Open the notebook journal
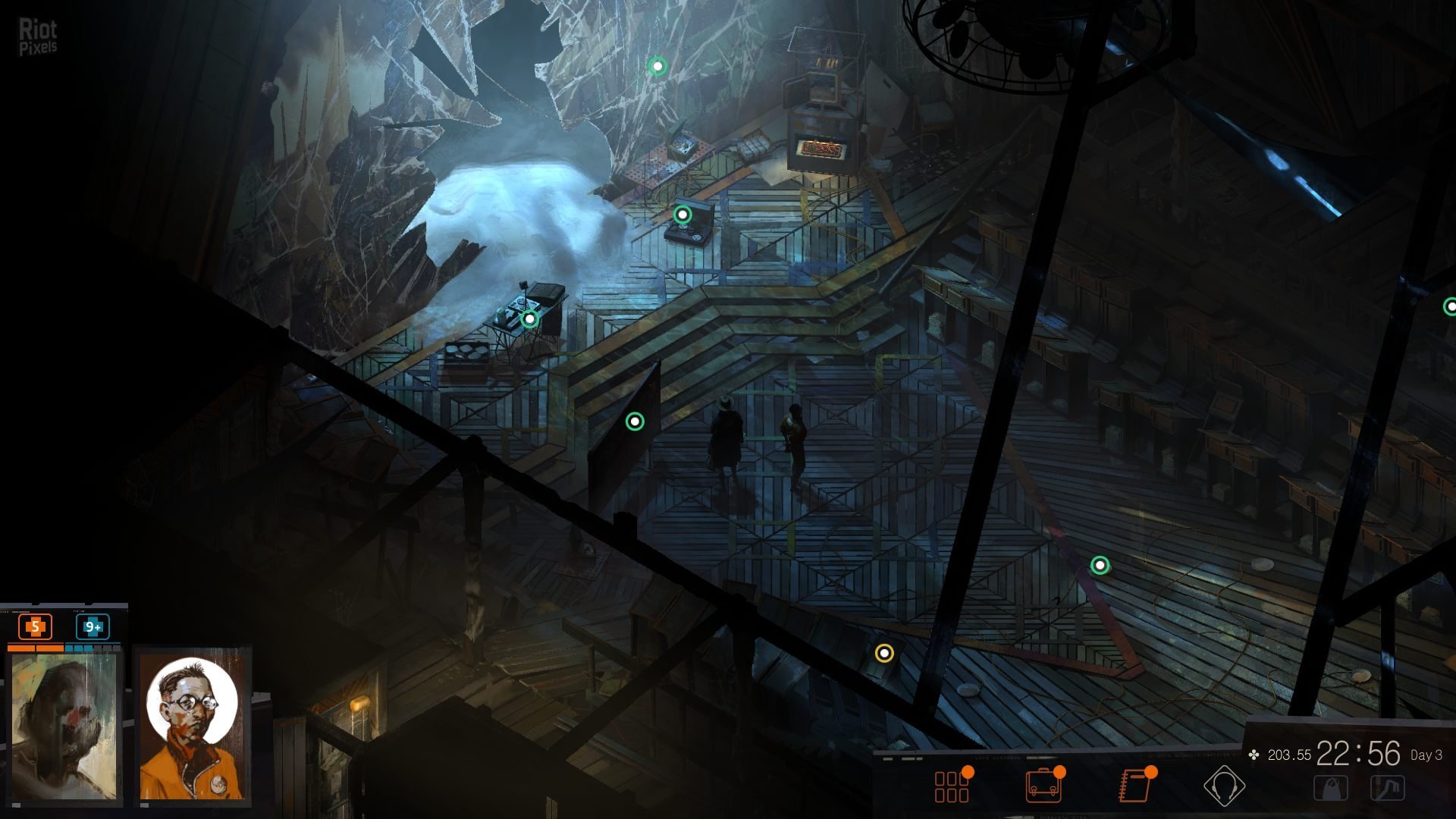 click(1134, 786)
